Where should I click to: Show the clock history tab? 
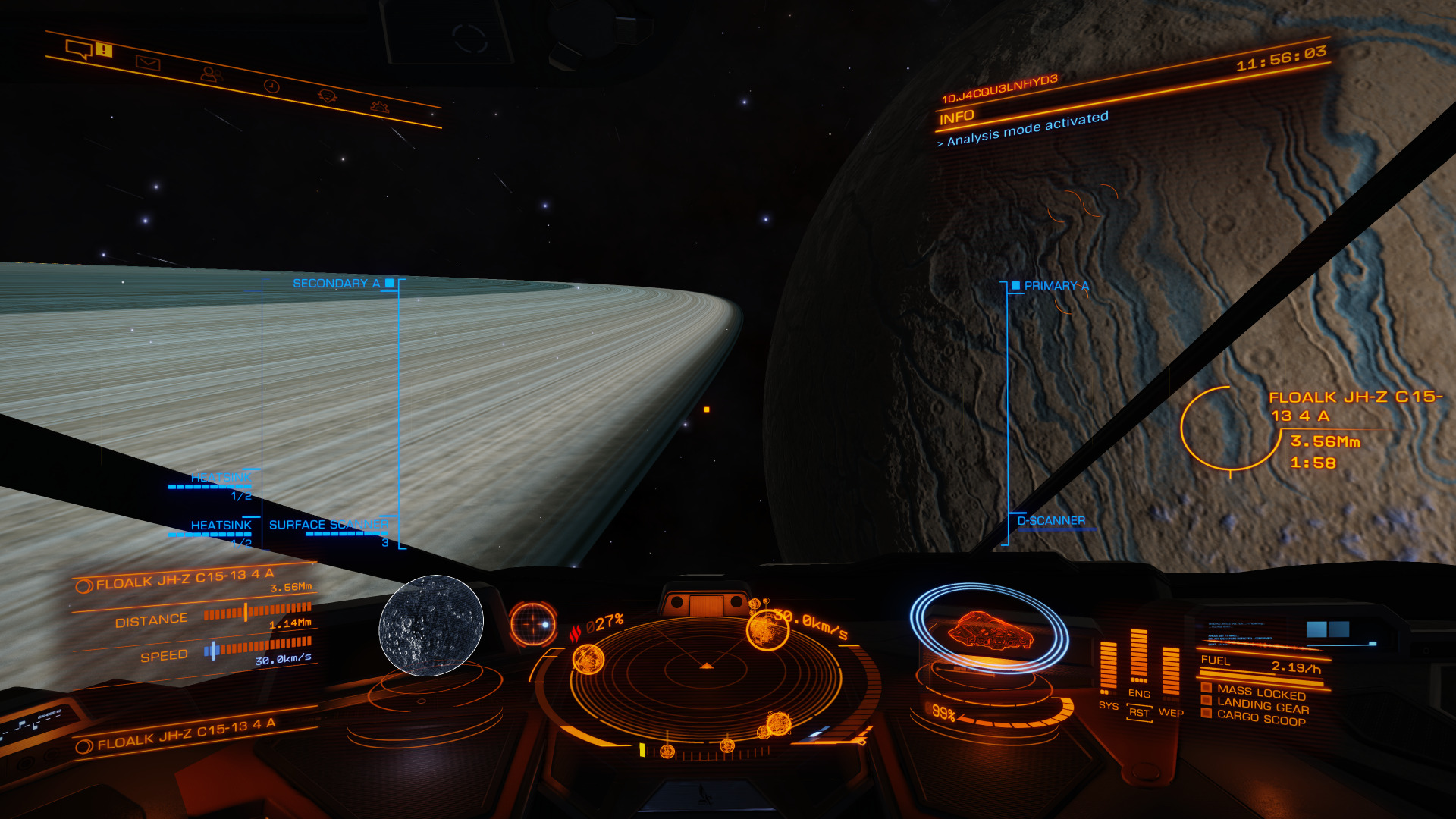click(271, 86)
